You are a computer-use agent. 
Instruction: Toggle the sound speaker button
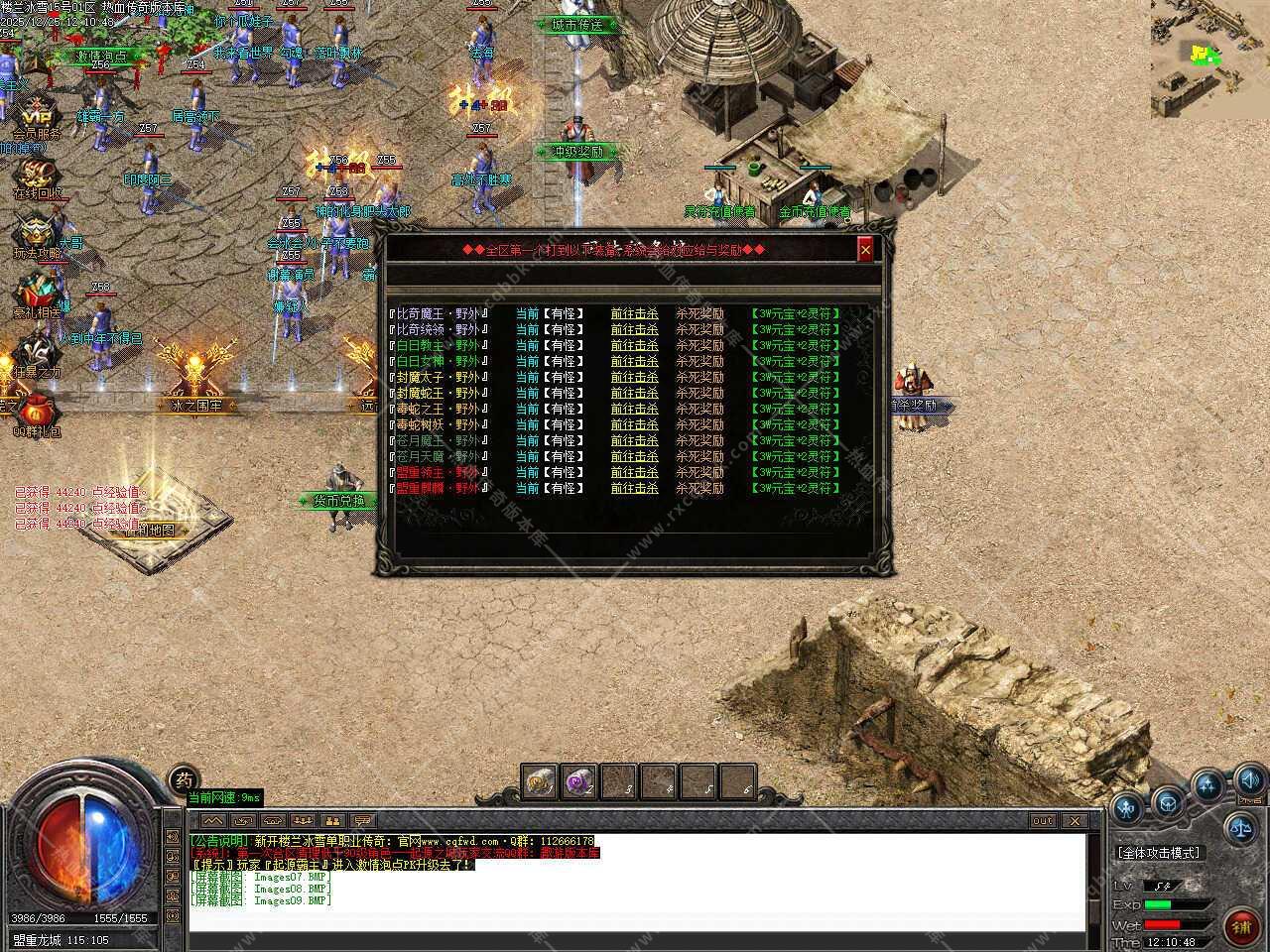coord(1249,778)
